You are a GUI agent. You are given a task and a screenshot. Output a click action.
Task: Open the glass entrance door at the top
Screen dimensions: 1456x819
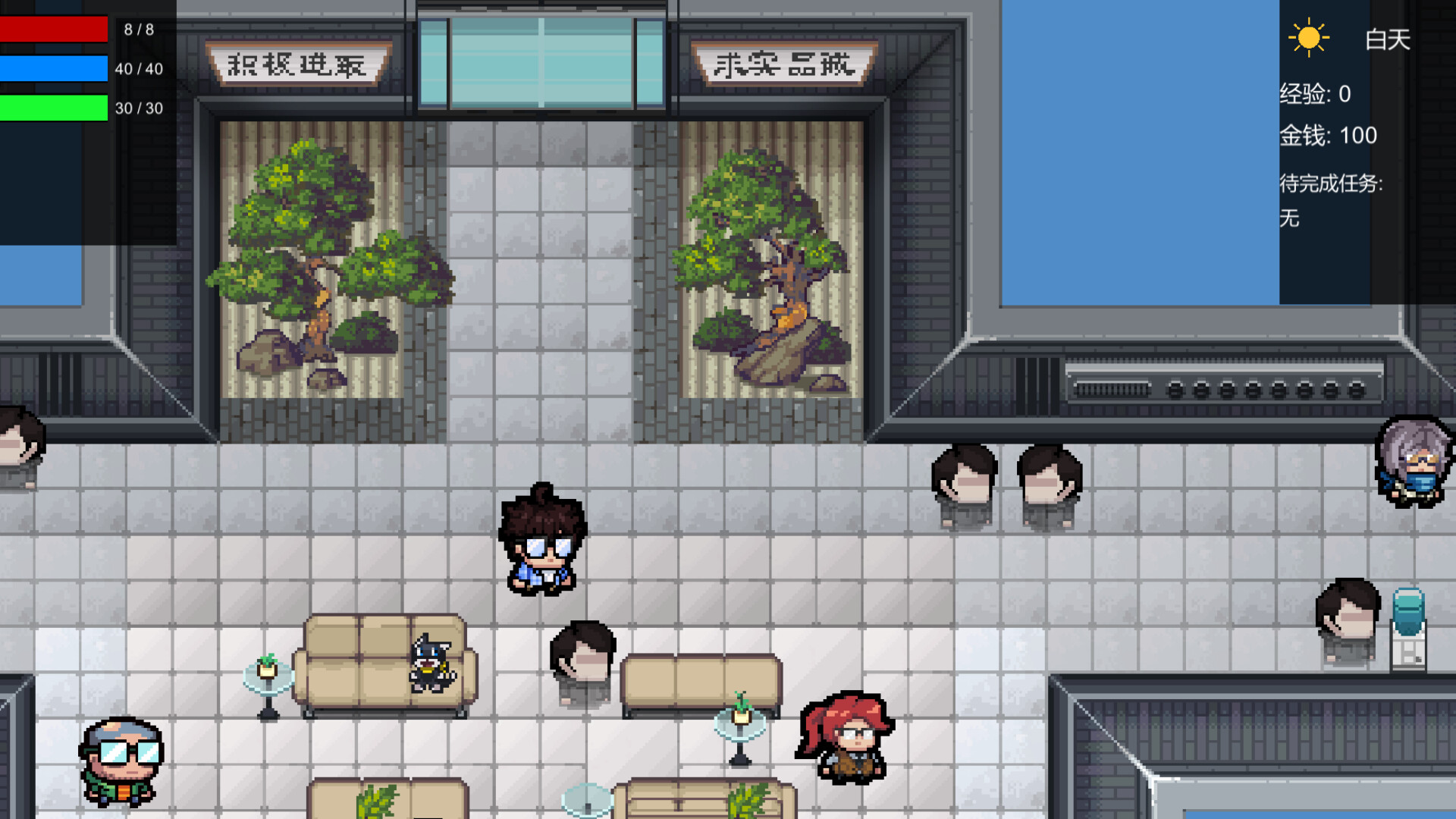coord(540,61)
